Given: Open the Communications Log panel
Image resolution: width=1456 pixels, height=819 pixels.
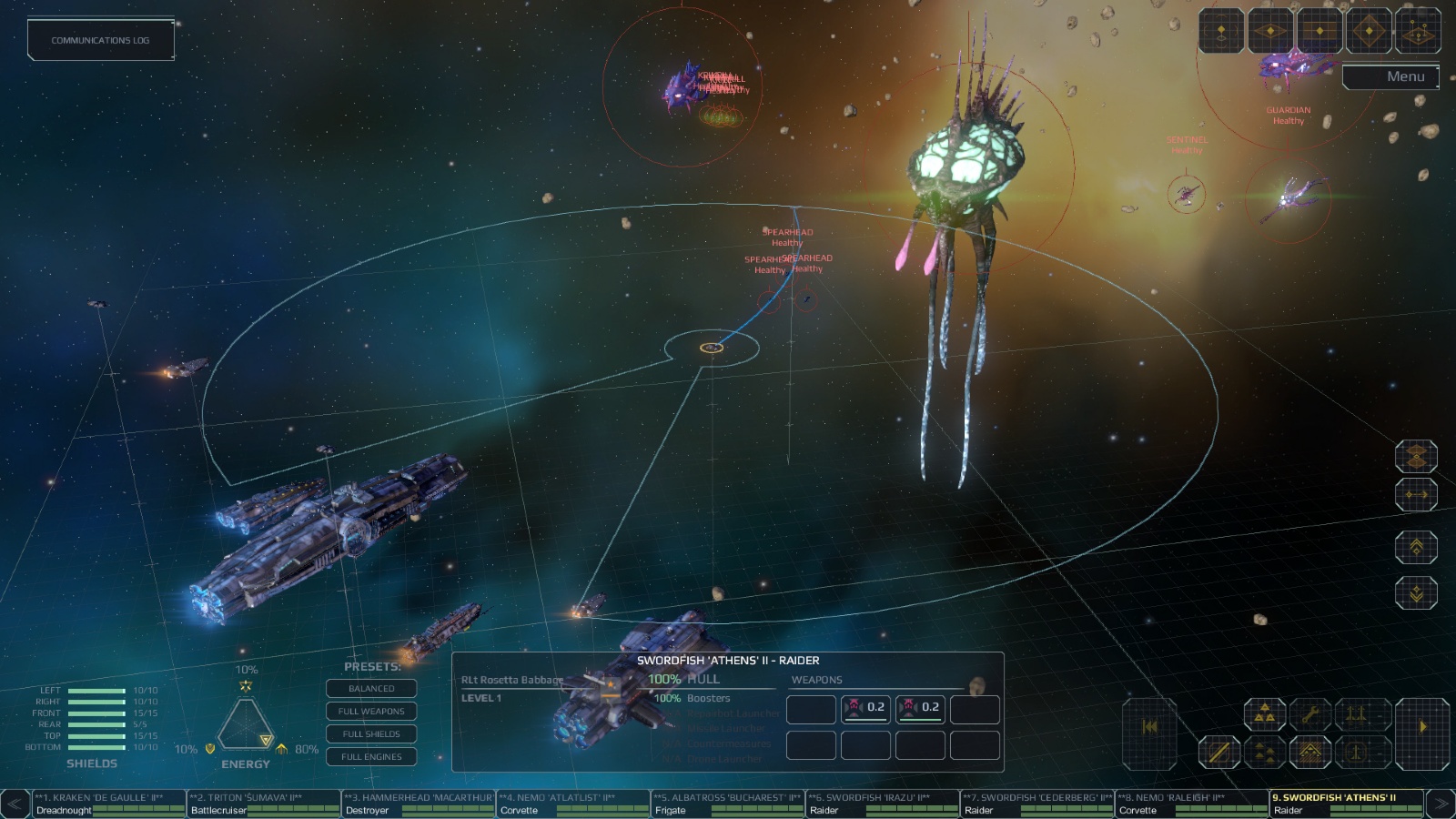Looking at the screenshot, I should [x=100, y=40].
